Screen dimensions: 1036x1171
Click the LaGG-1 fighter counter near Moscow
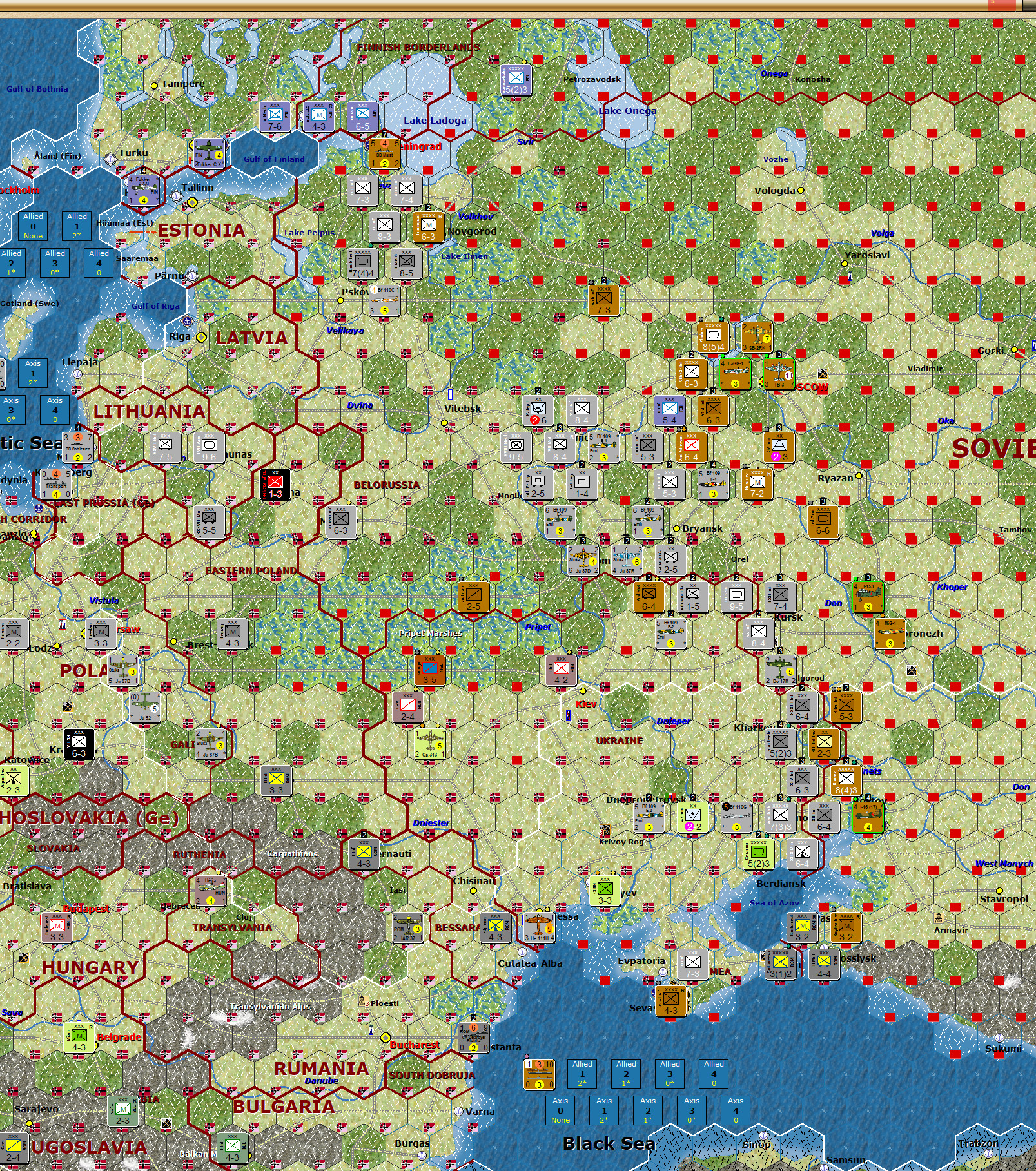[735, 374]
